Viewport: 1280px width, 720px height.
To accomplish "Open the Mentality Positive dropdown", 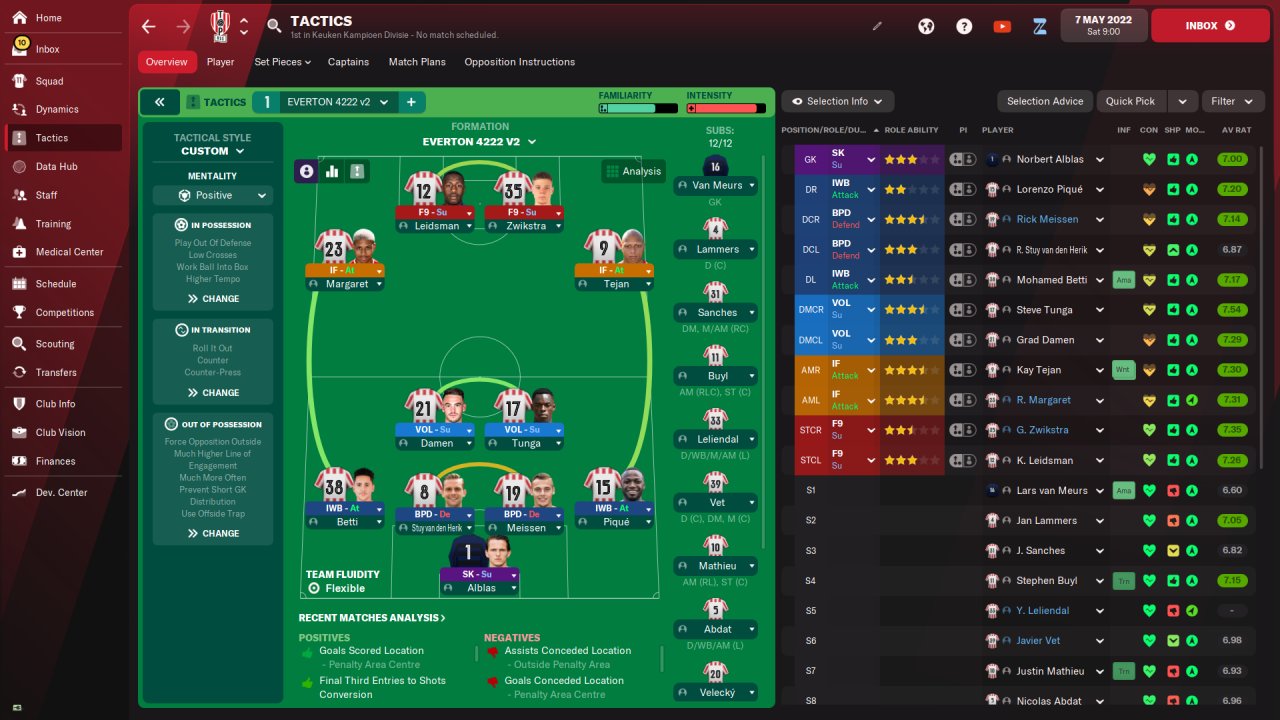I will pos(213,196).
